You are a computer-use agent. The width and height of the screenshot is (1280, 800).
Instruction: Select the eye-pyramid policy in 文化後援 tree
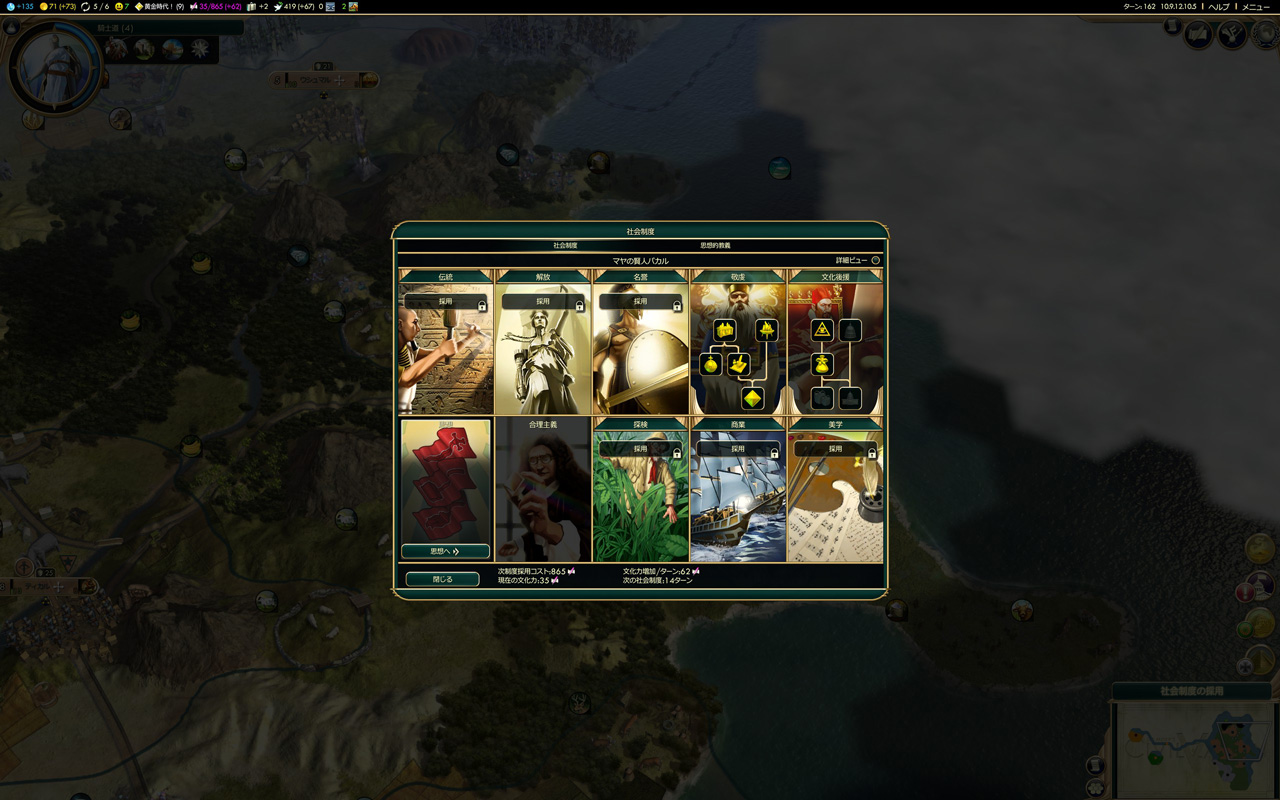coord(822,330)
